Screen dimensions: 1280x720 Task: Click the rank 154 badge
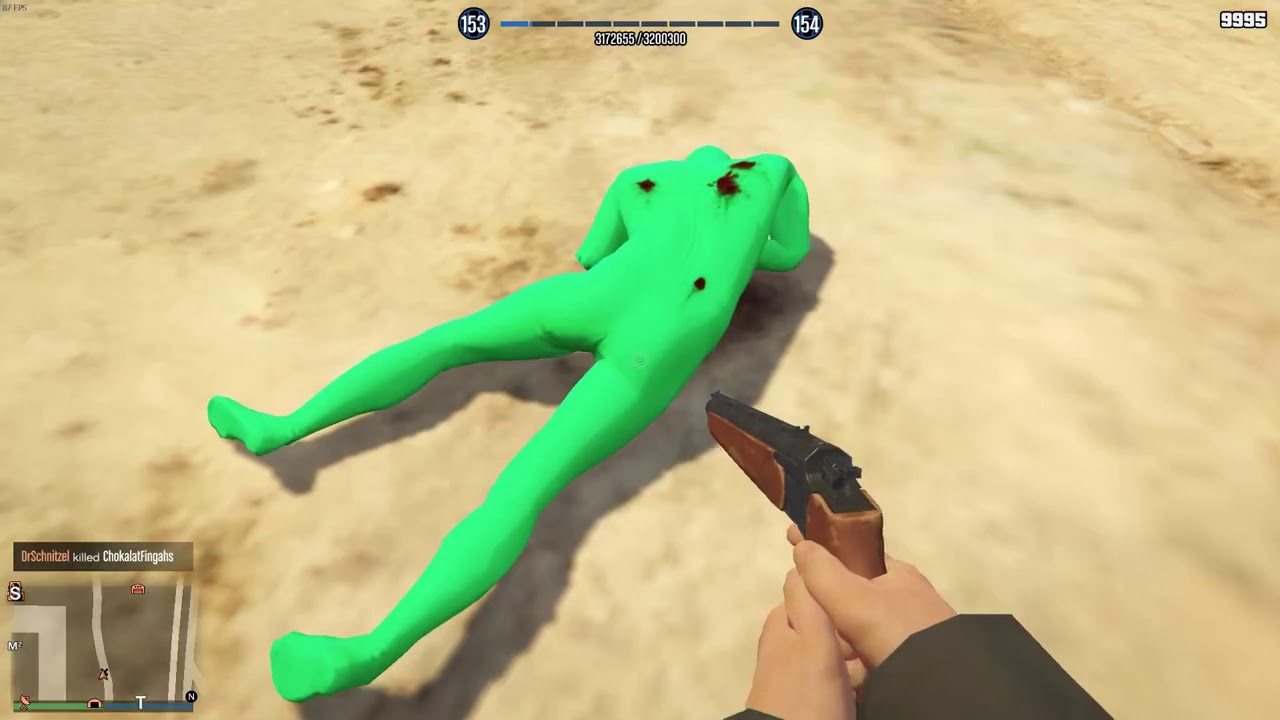[x=806, y=24]
